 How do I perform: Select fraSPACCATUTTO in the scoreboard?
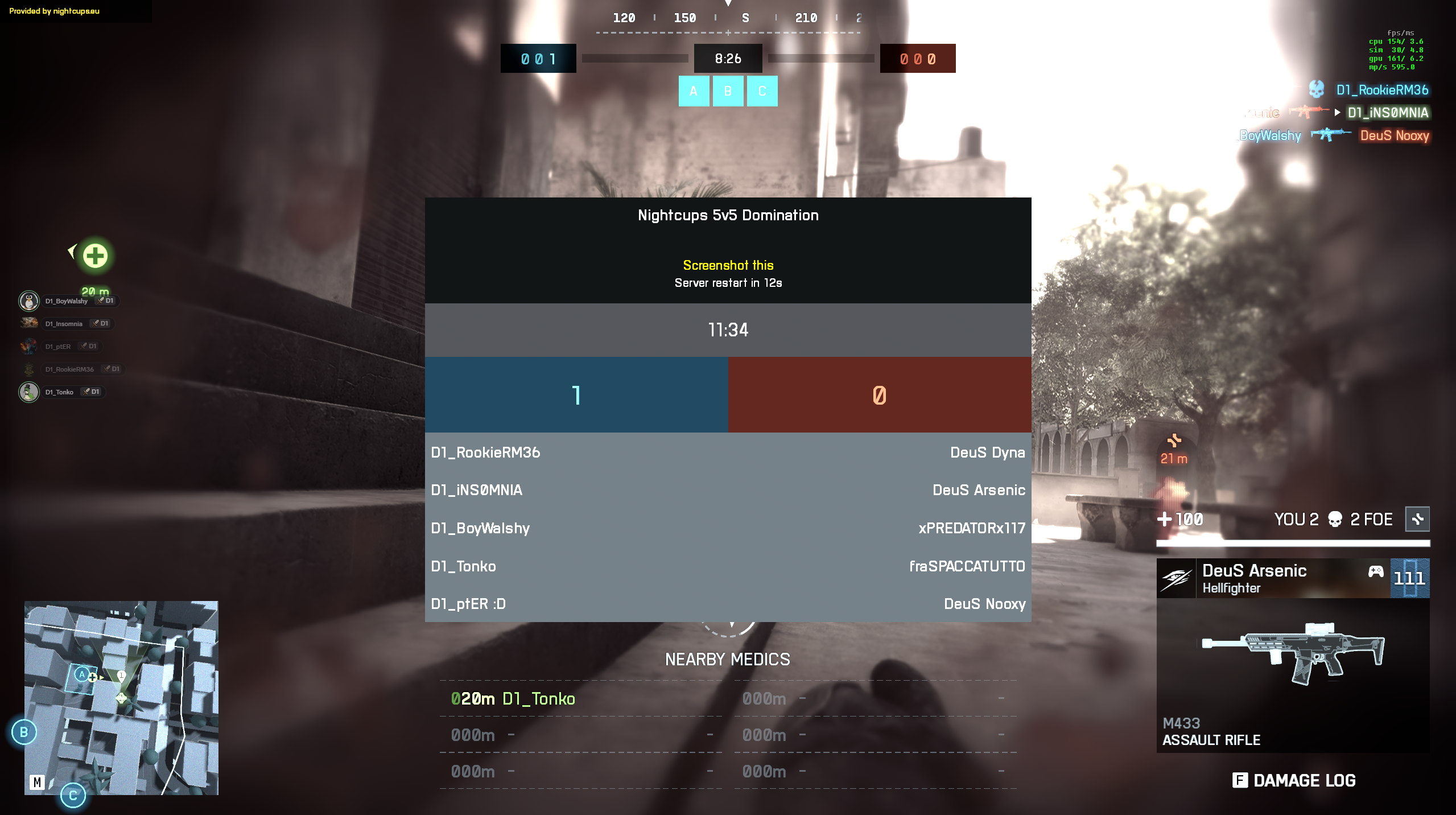tap(967, 566)
